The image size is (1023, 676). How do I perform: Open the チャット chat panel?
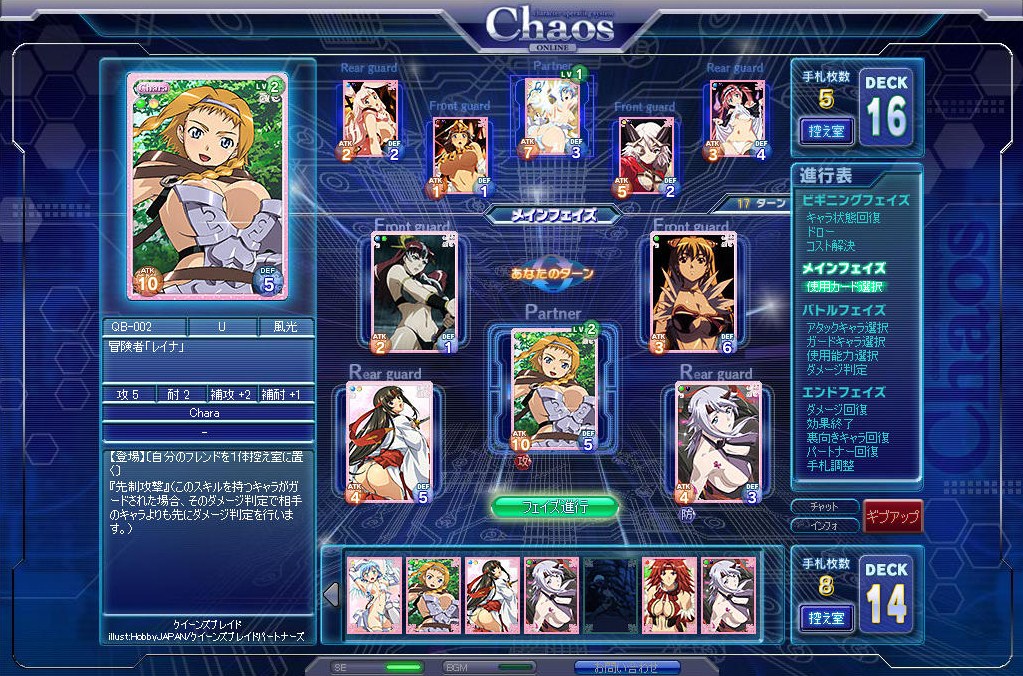tap(824, 506)
